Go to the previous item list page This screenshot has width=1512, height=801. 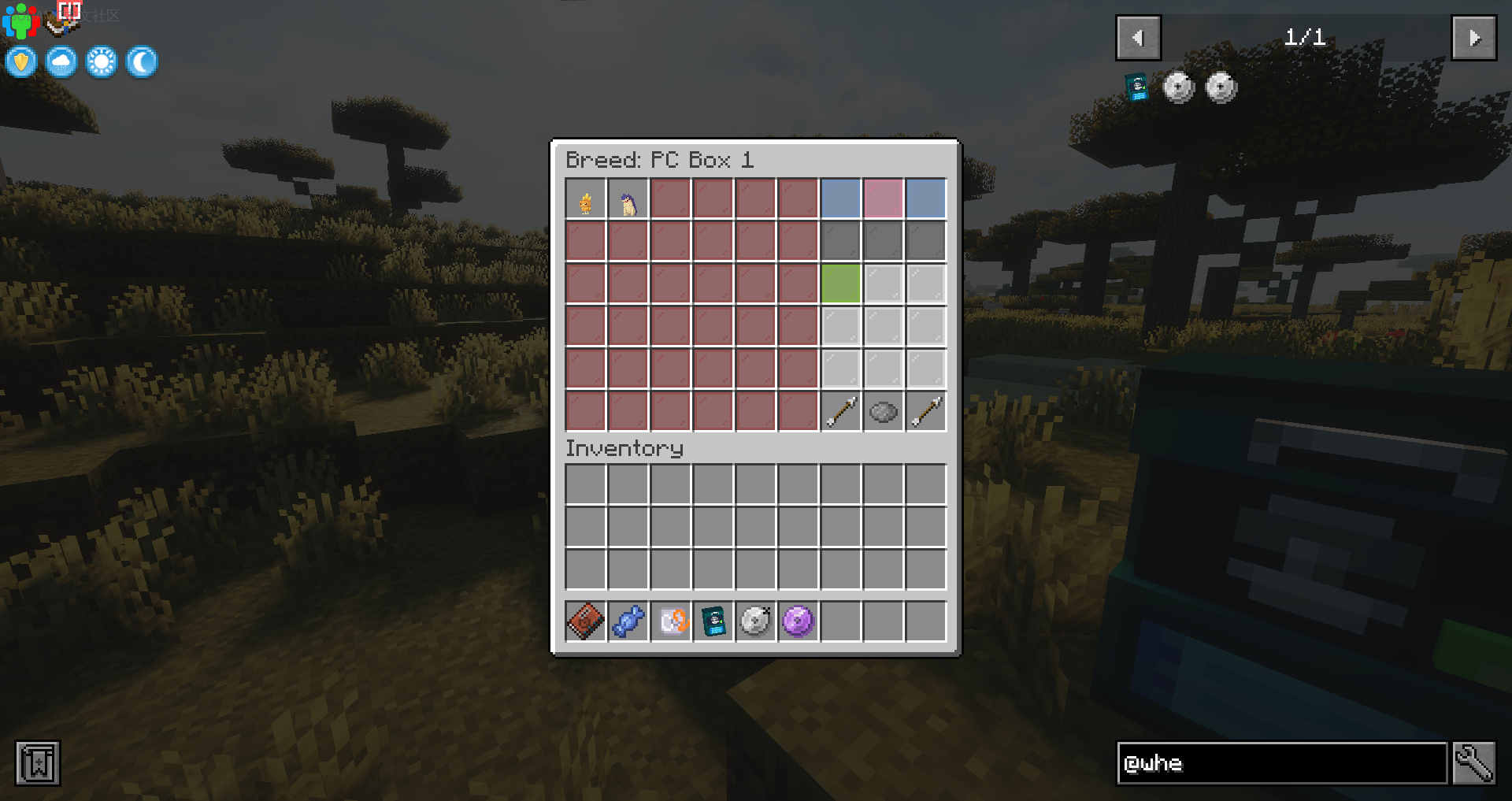pos(1138,38)
